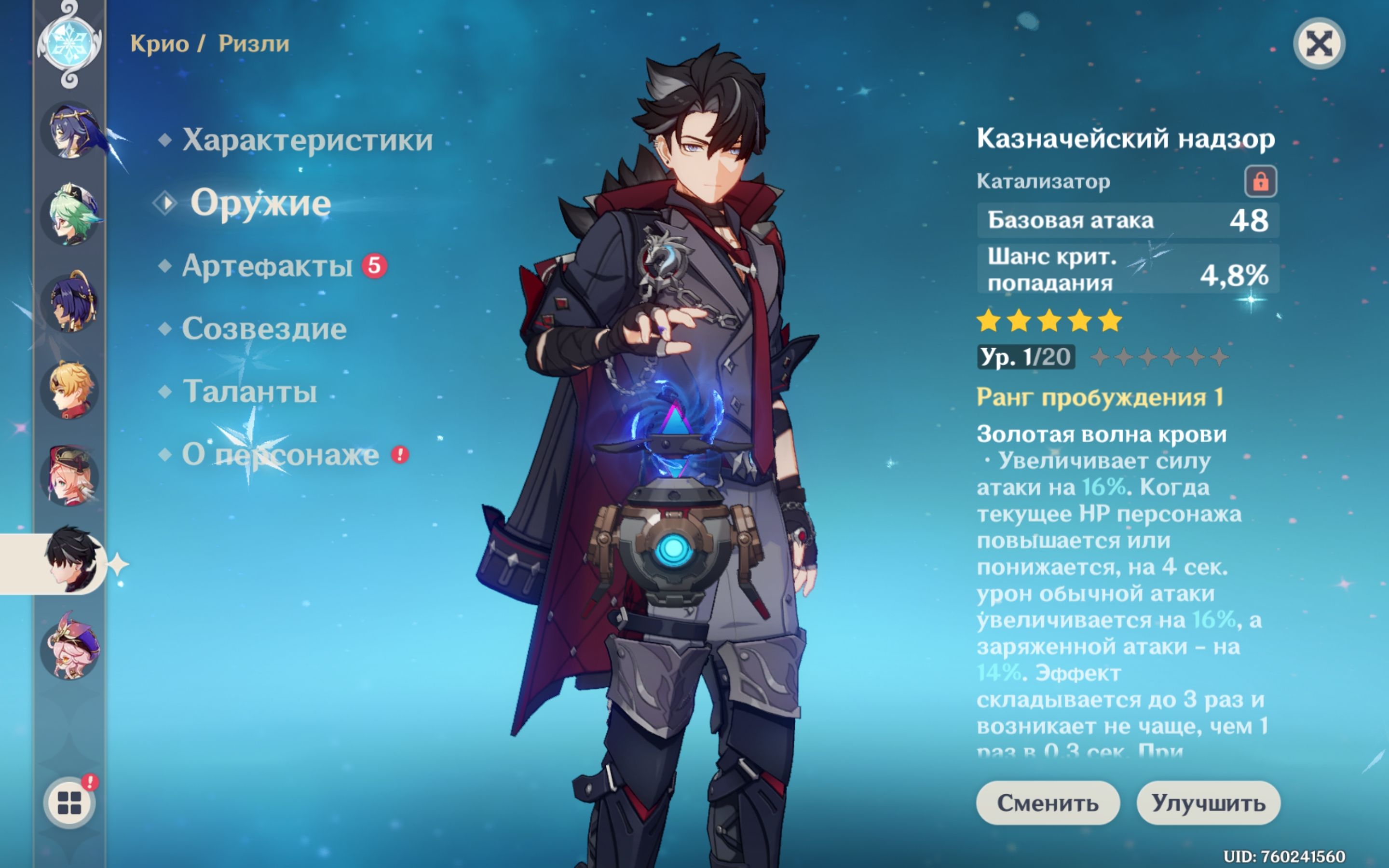Open the Артефакты section
This screenshot has width=1389, height=868.
coord(267,266)
